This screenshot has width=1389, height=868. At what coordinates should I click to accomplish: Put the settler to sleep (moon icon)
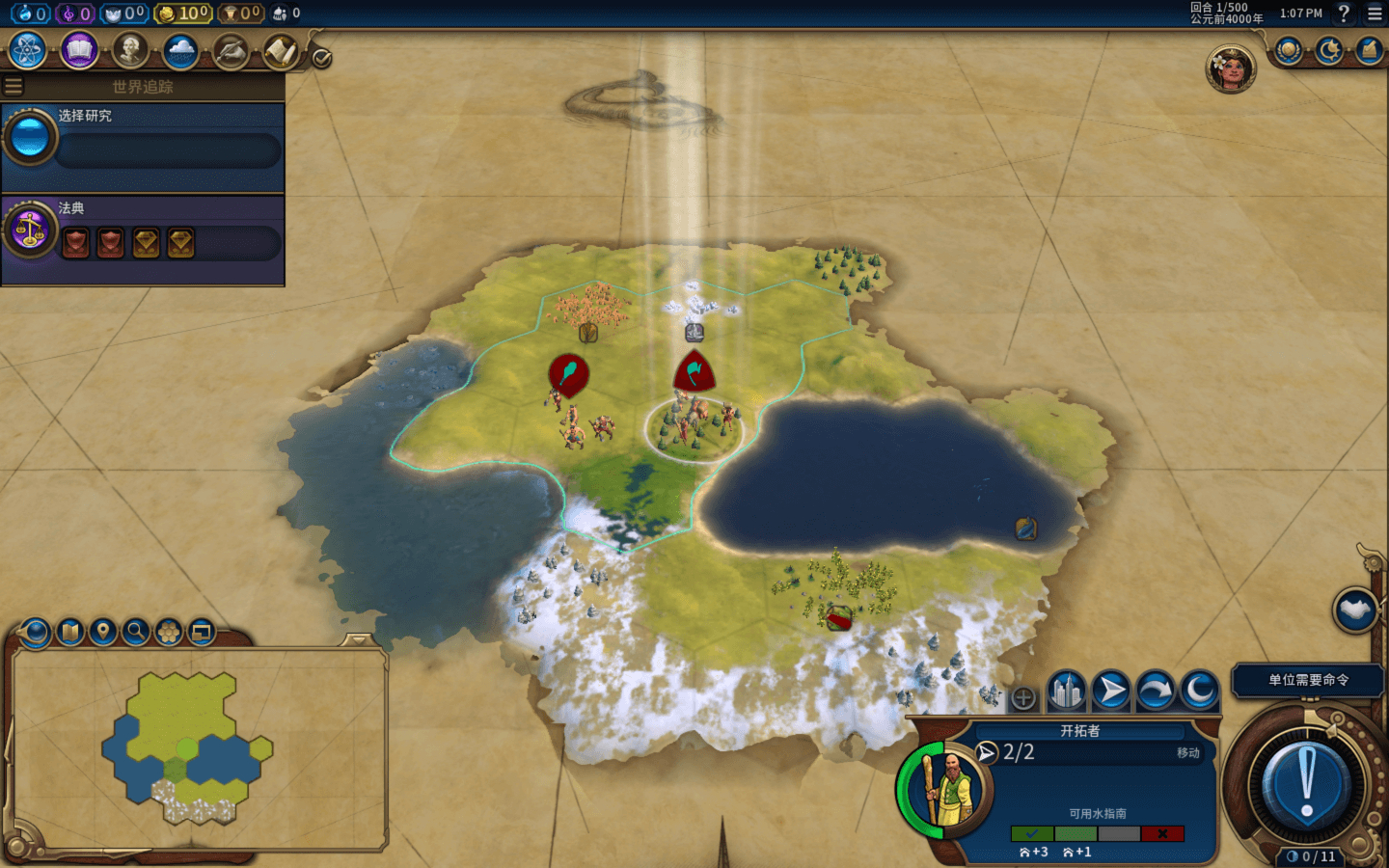(1199, 692)
